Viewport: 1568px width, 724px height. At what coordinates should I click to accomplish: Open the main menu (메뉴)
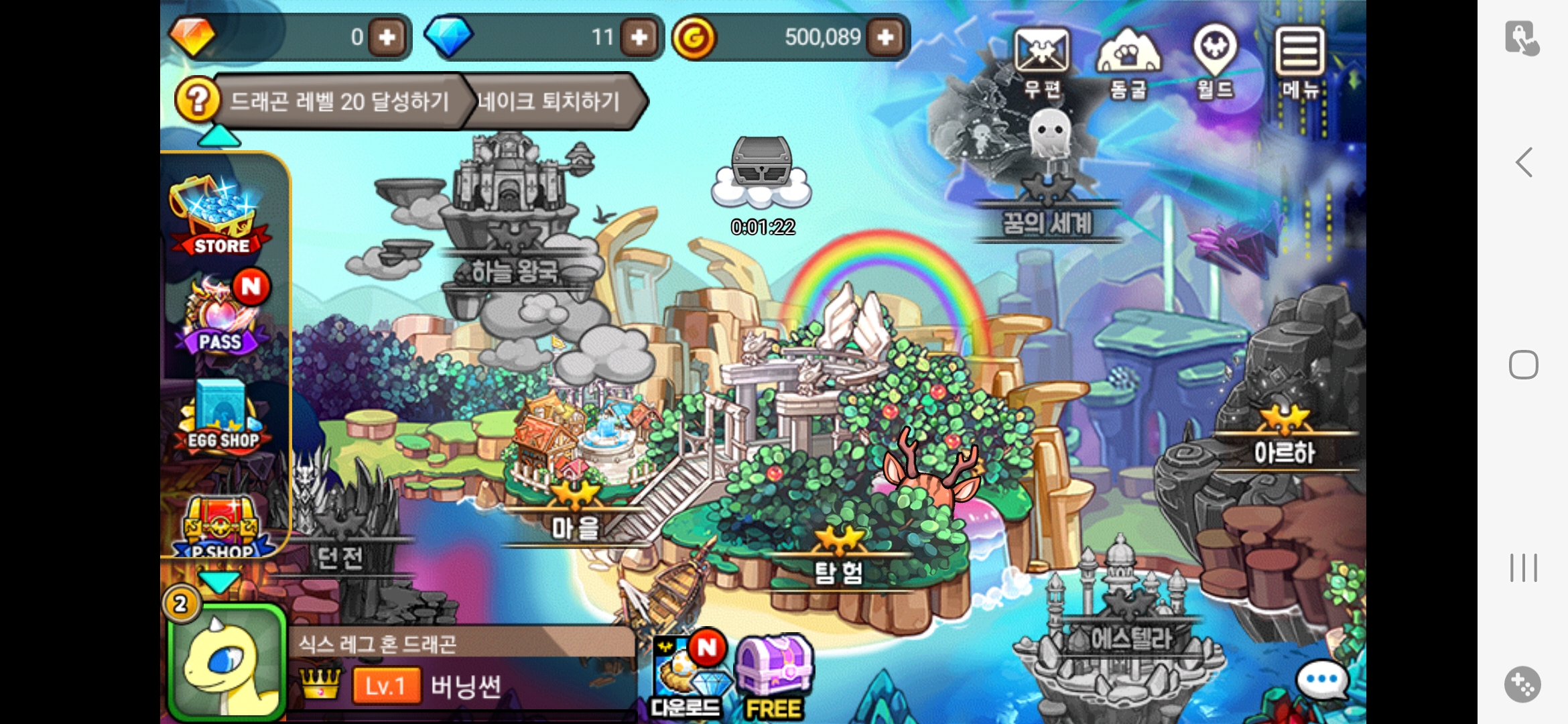coord(1300,61)
